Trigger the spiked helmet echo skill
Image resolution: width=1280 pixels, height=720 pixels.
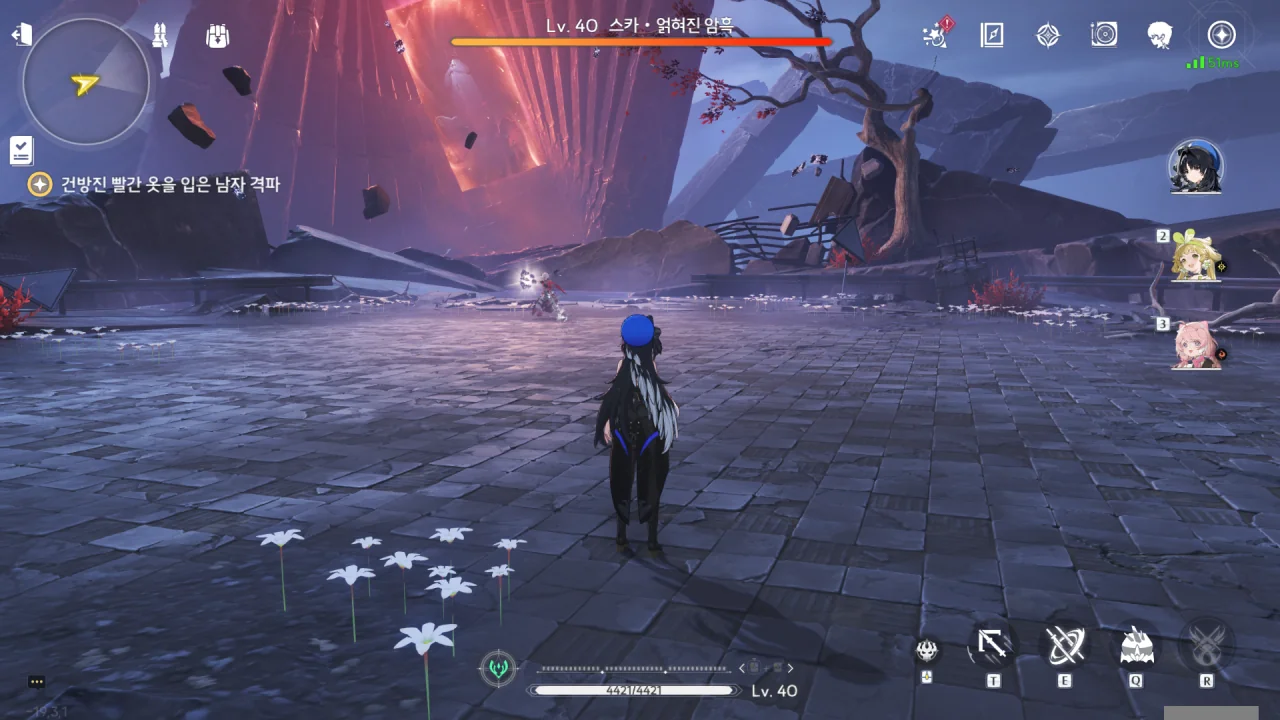pyautogui.click(x=1137, y=645)
